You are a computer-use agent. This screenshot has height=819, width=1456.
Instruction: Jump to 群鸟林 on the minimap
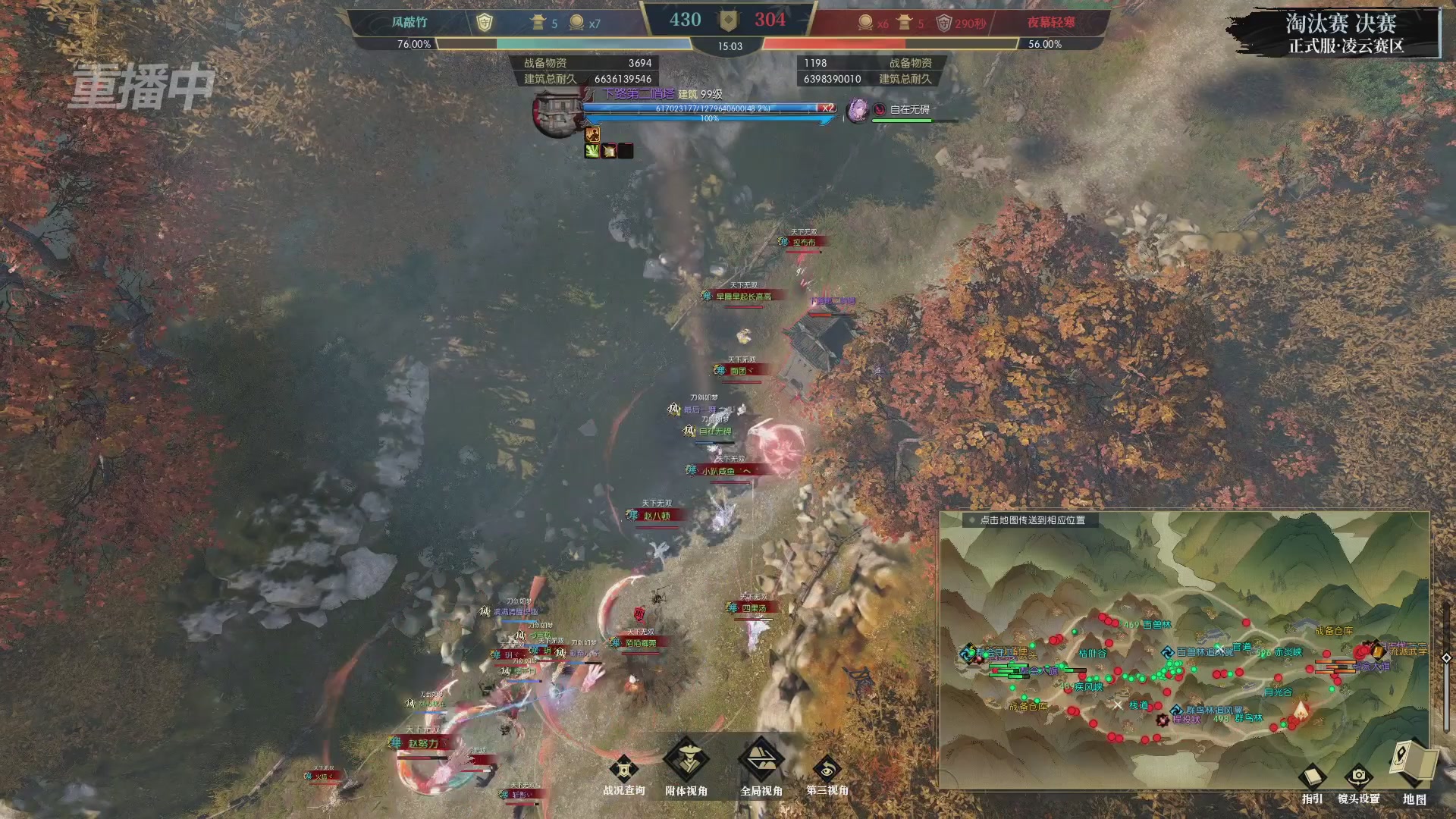tap(1247, 718)
